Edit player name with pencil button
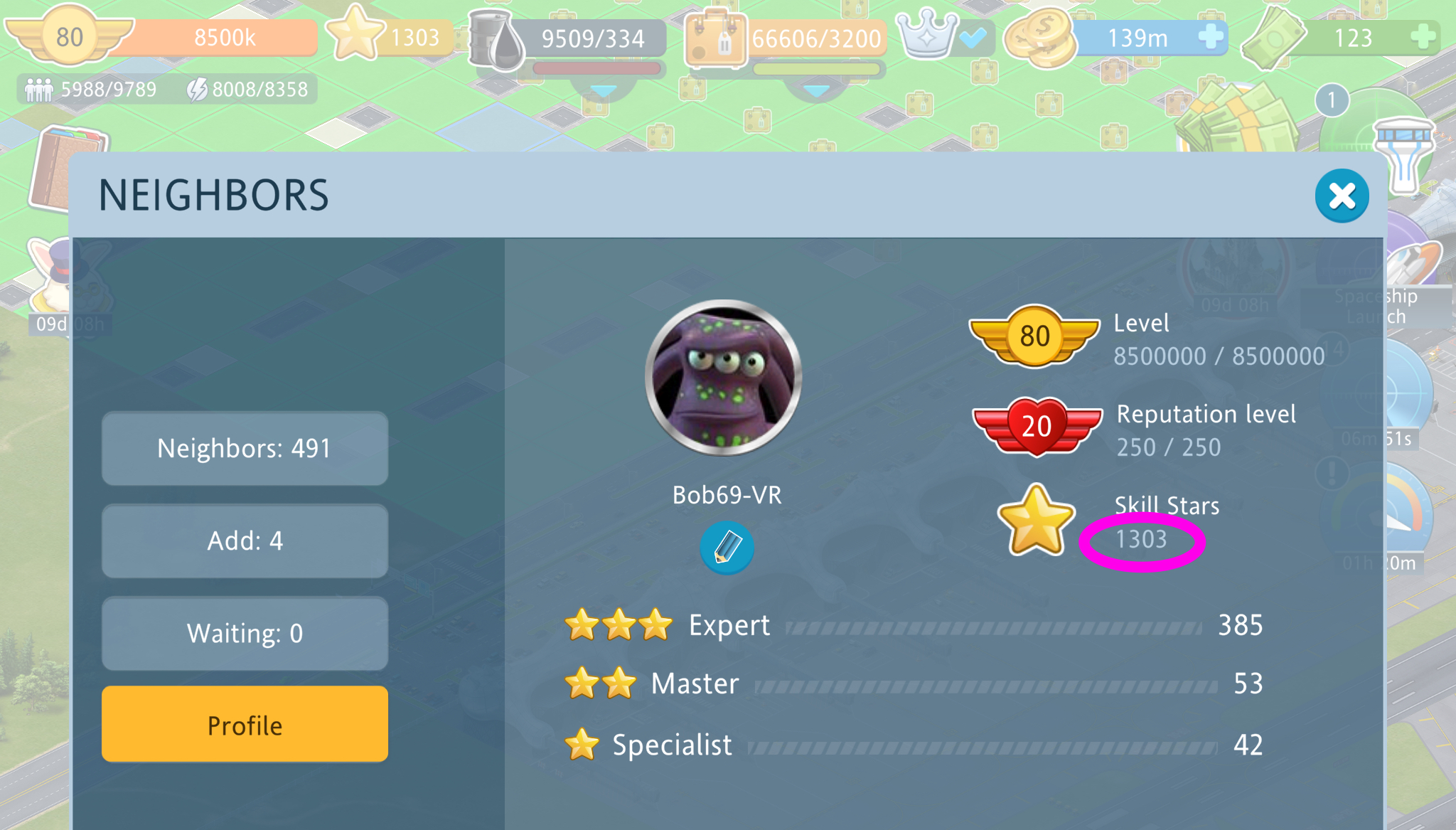 [x=727, y=548]
